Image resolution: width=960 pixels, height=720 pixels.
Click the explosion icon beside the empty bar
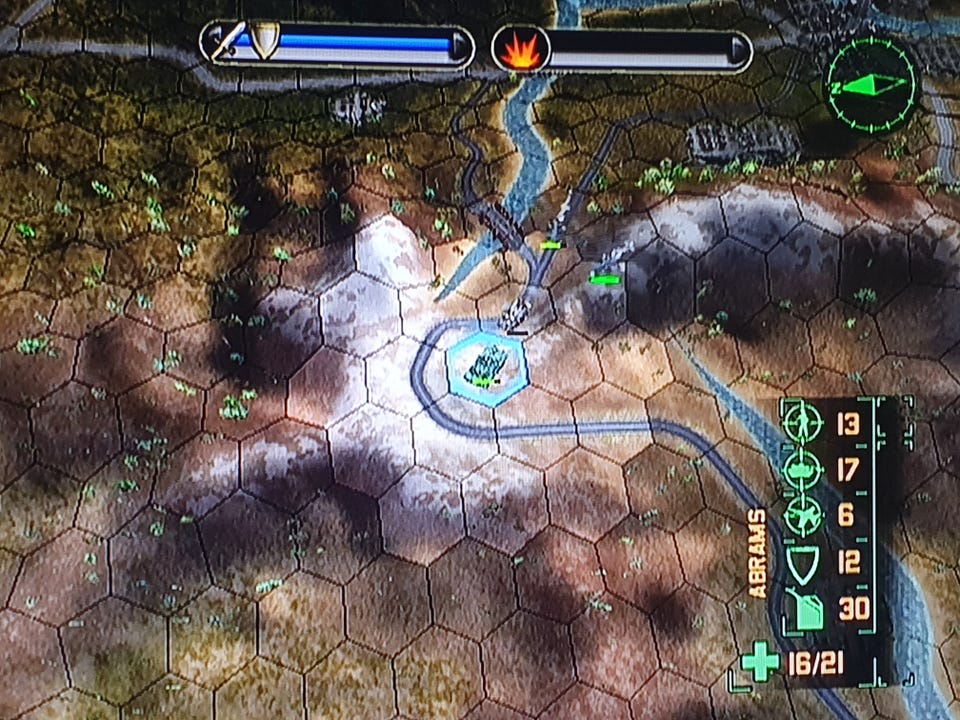pos(519,48)
